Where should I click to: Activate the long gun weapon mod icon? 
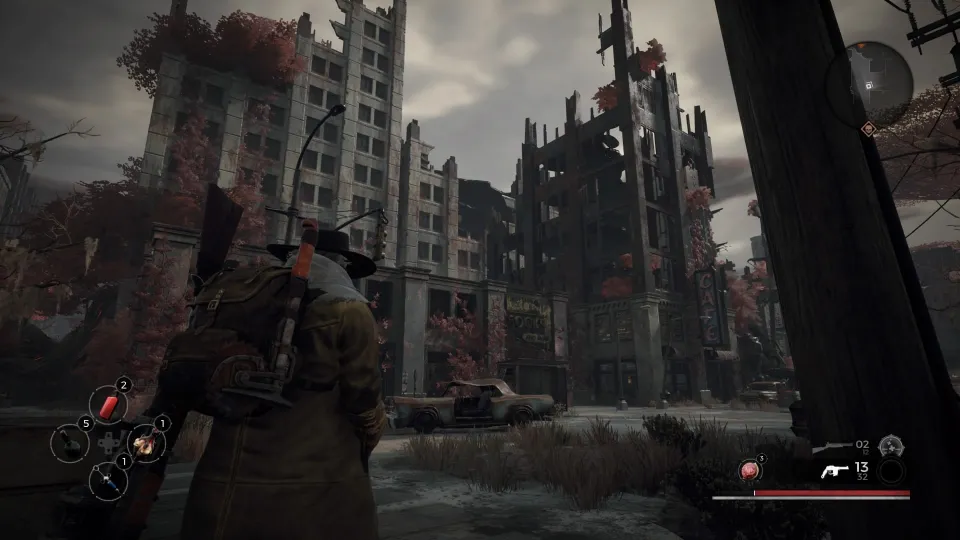[x=890, y=446]
